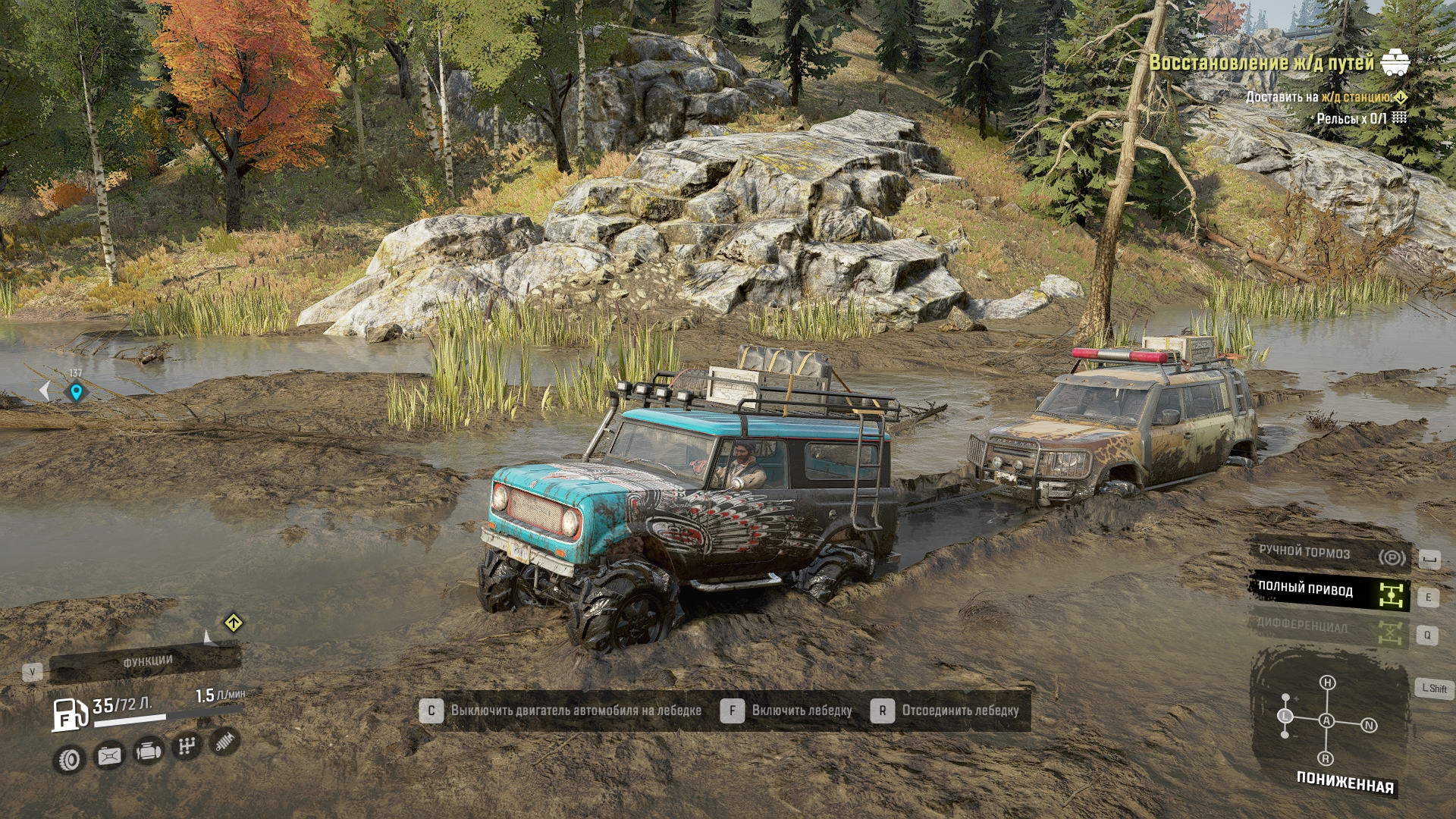Open the ФУНКЦИИ functions panel
This screenshot has height=819, width=1456.
click(147, 662)
